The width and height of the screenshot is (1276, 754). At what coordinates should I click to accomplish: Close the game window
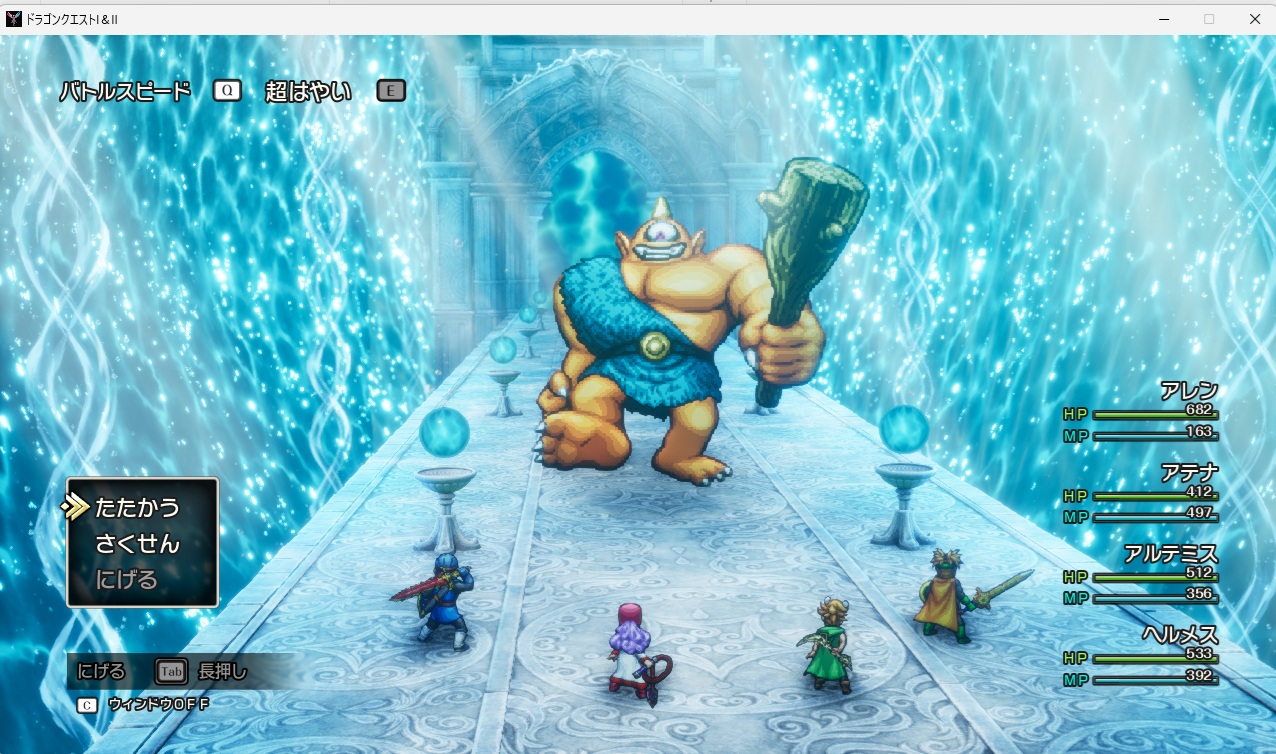[1254, 18]
